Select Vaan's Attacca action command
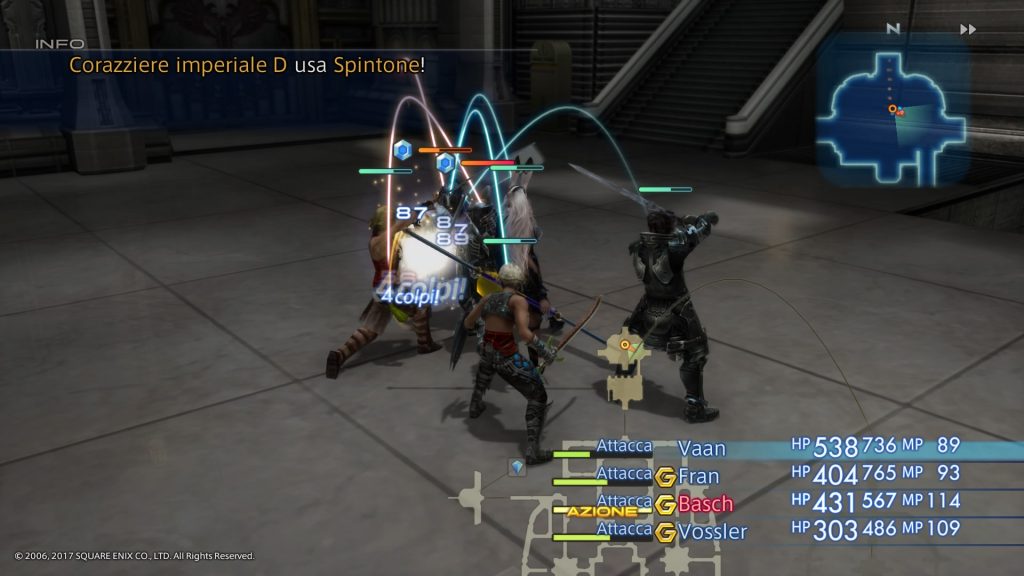This screenshot has height=576, width=1024. (624, 446)
